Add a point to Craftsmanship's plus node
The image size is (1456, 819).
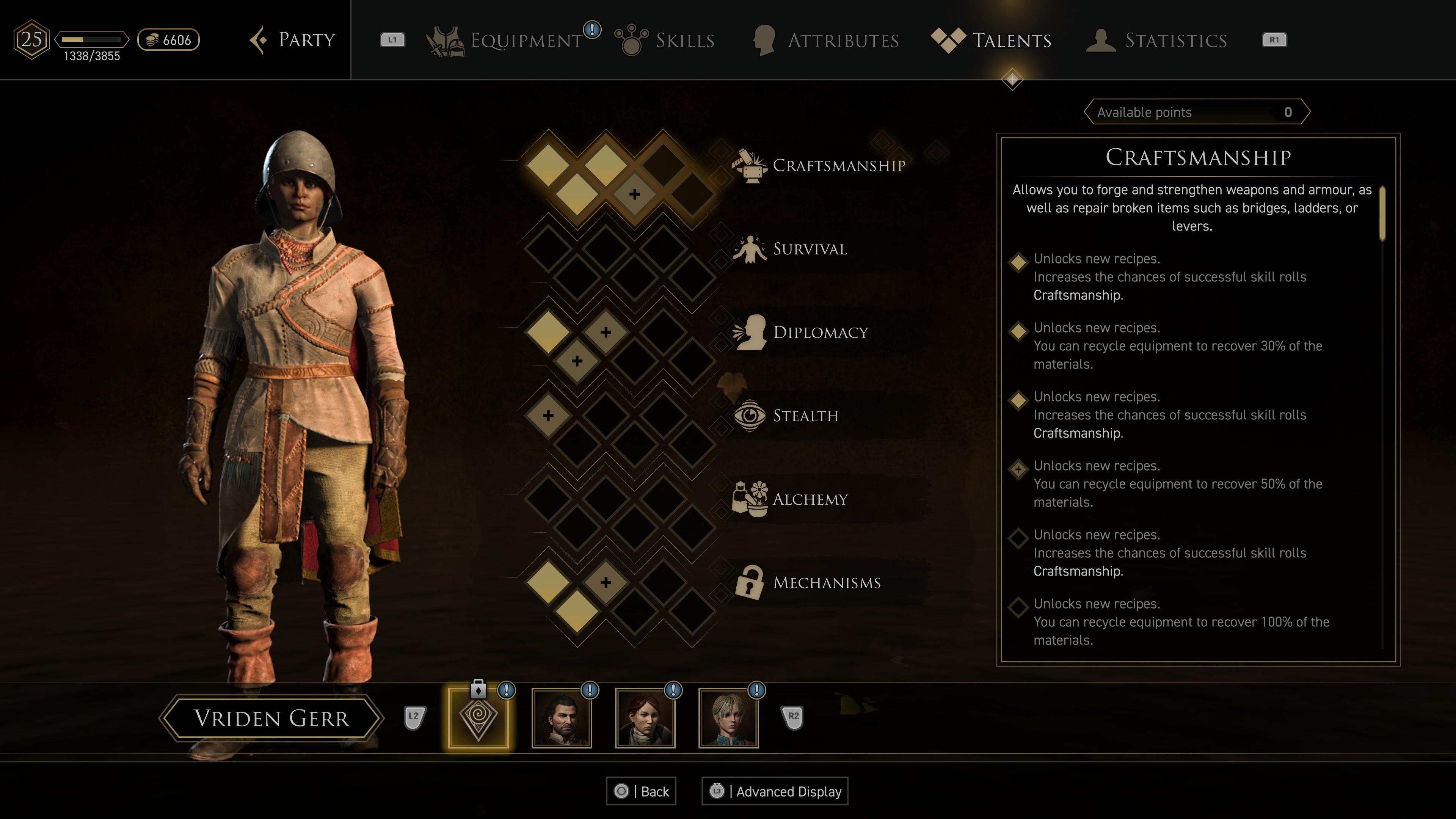tap(634, 195)
